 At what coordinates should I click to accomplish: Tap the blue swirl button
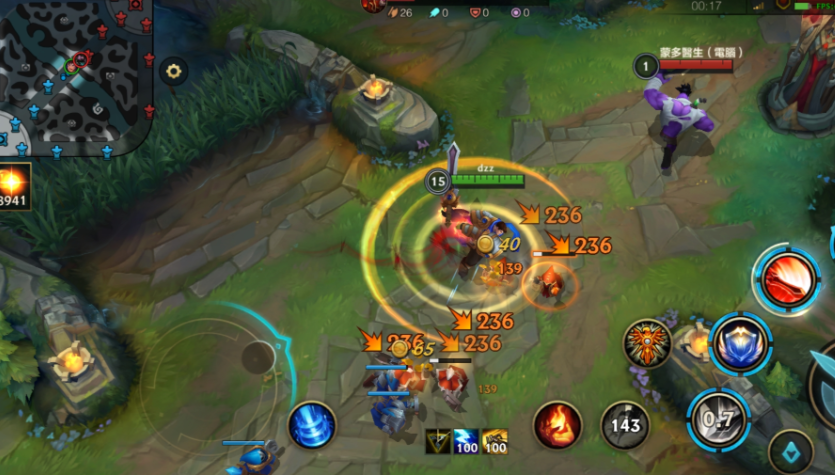click(312, 425)
